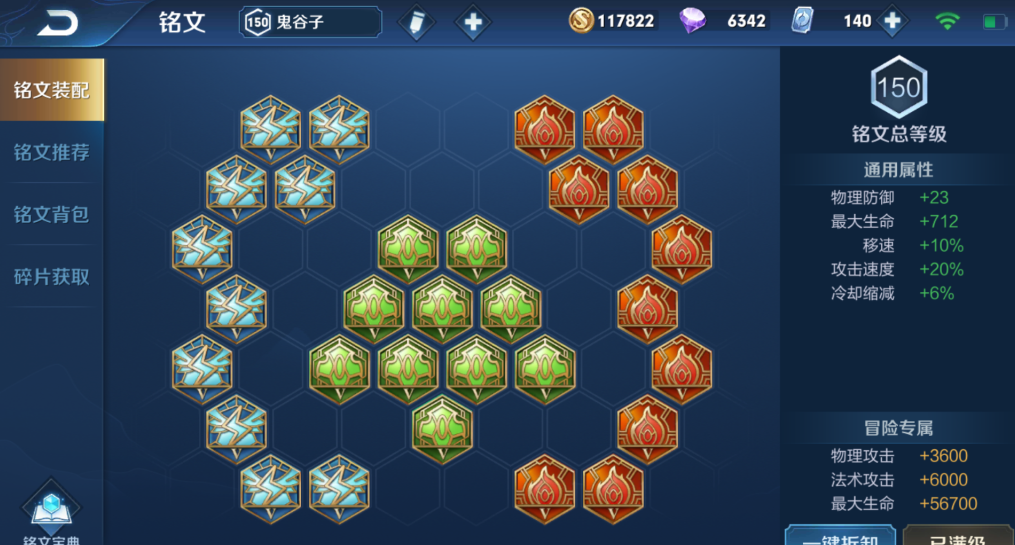The height and width of the screenshot is (545, 1015).
Task: Show the 铭文背包 tab
Action: coord(52,214)
